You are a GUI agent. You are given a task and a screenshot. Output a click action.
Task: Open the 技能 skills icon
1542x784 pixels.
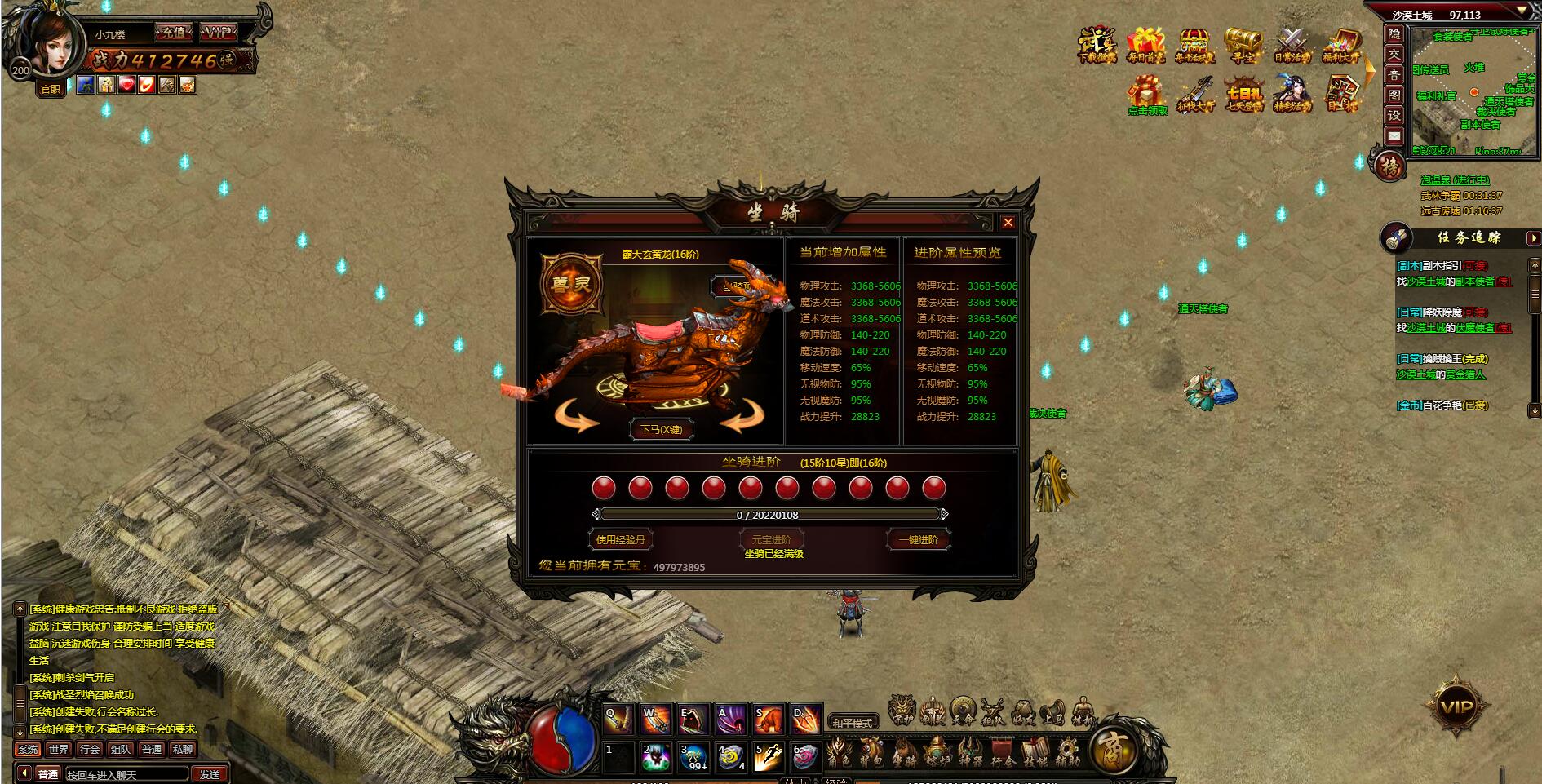(x=1034, y=751)
